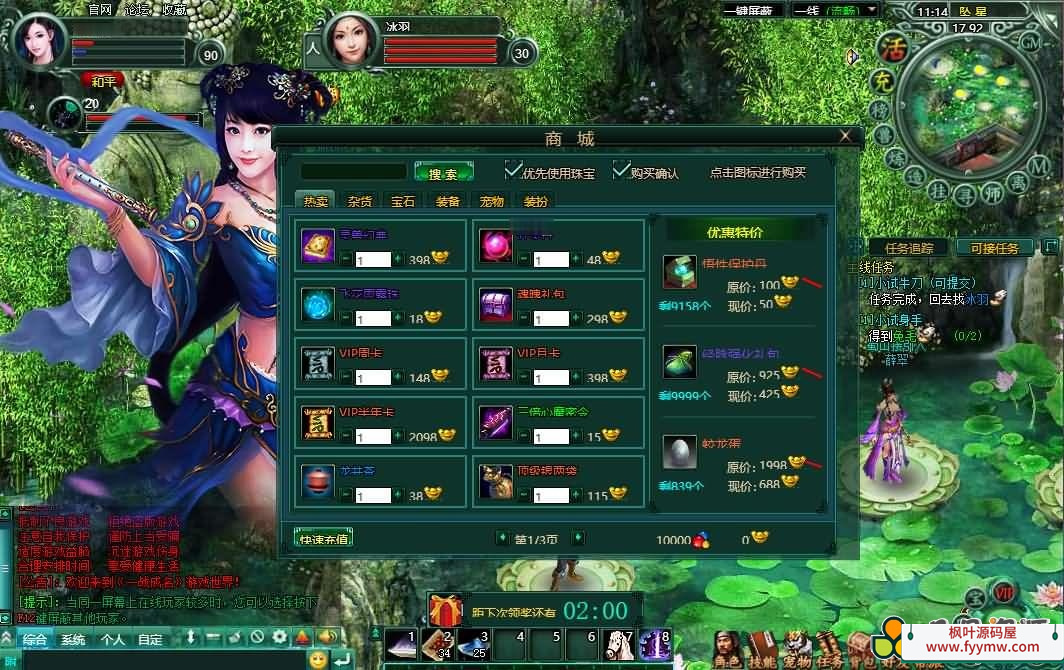Toggle the 购买确认 purchase confirmation checkbox
This screenshot has height=670, width=1064.
click(621, 170)
